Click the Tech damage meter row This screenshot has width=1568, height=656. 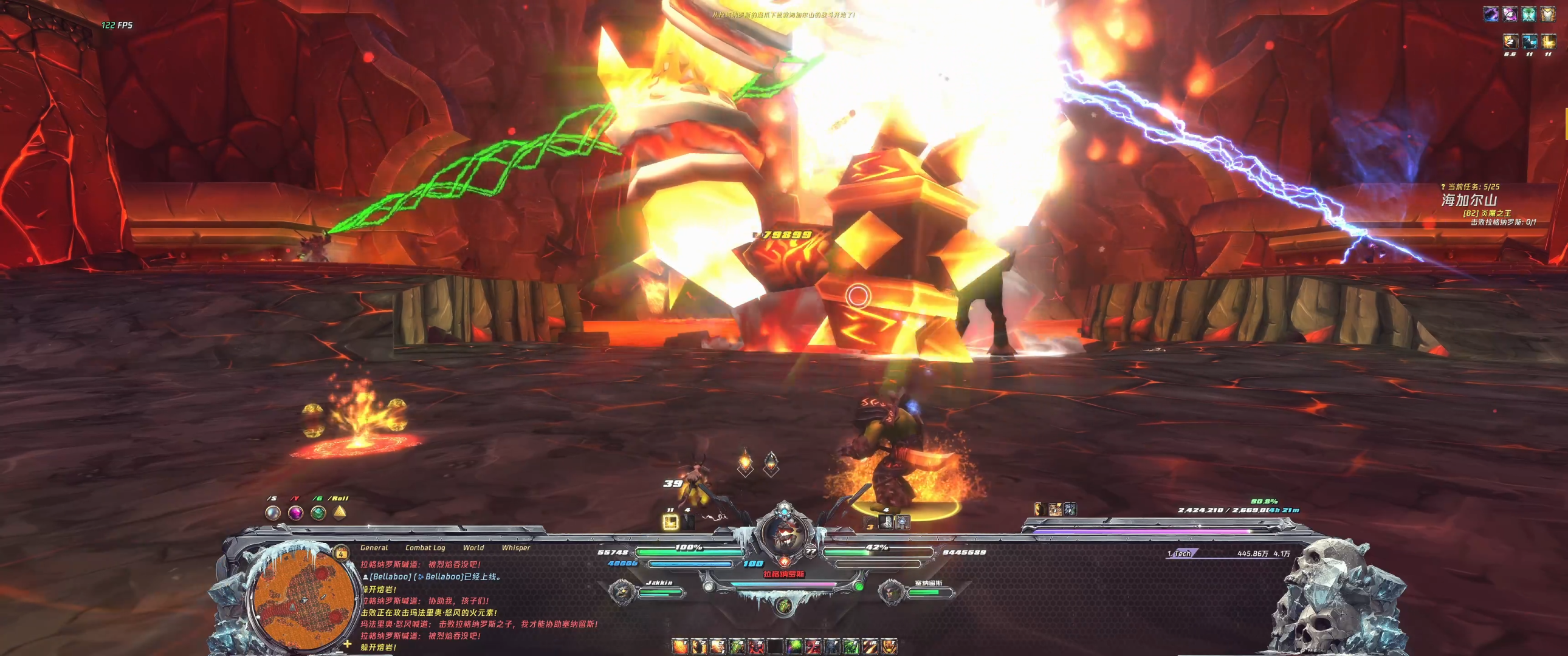1228,553
